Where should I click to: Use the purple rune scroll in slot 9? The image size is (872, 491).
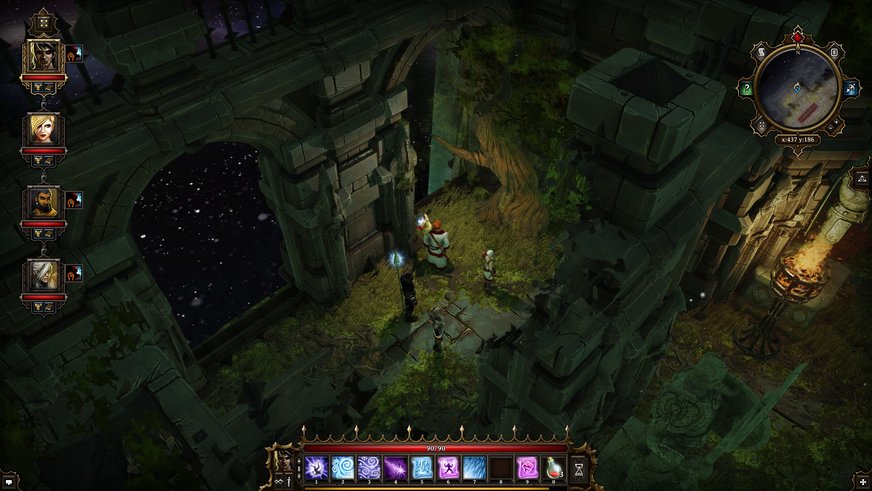click(x=526, y=467)
